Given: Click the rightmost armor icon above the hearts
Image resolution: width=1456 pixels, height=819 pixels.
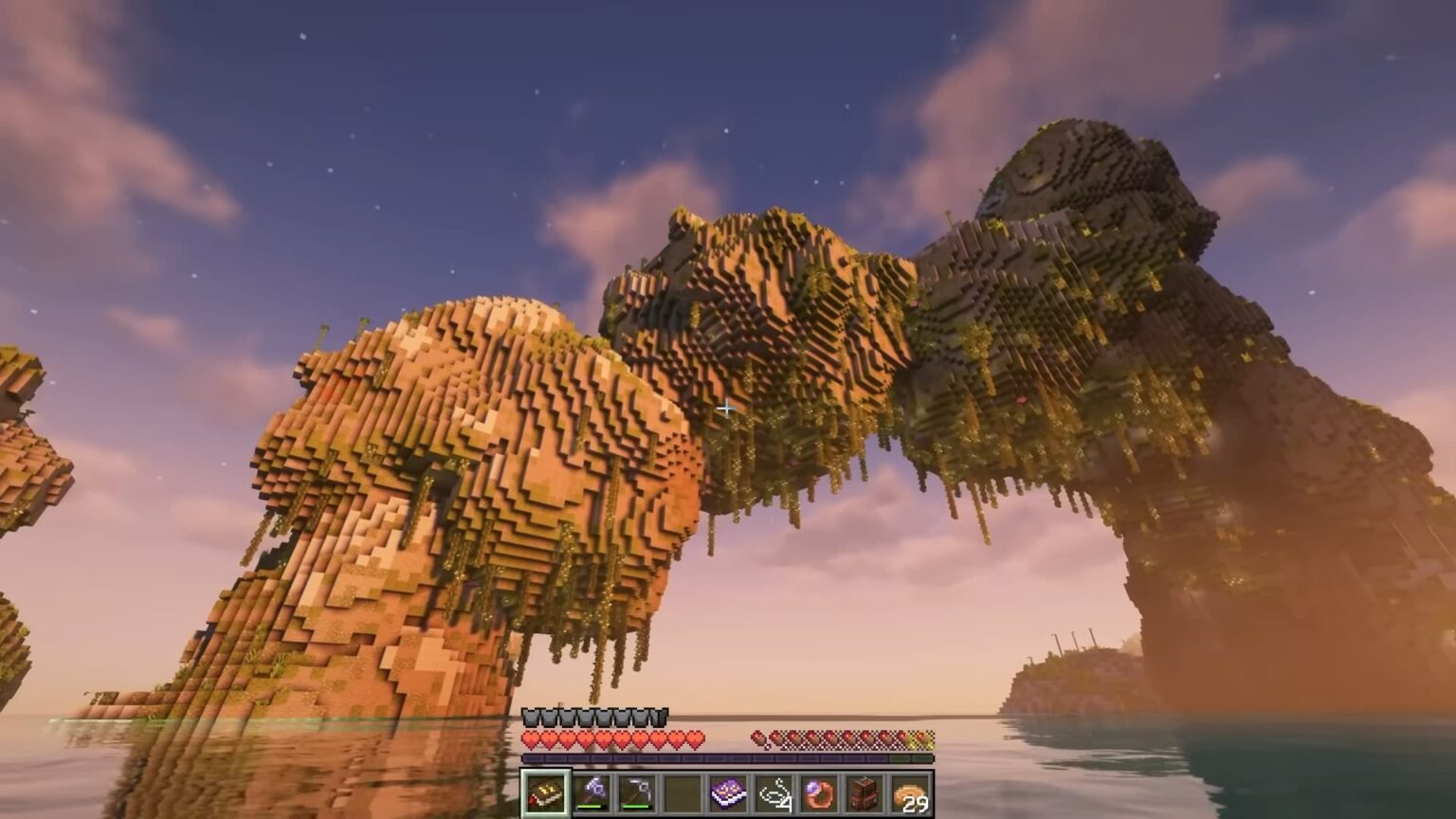Looking at the screenshot, I should coord(660,717).
